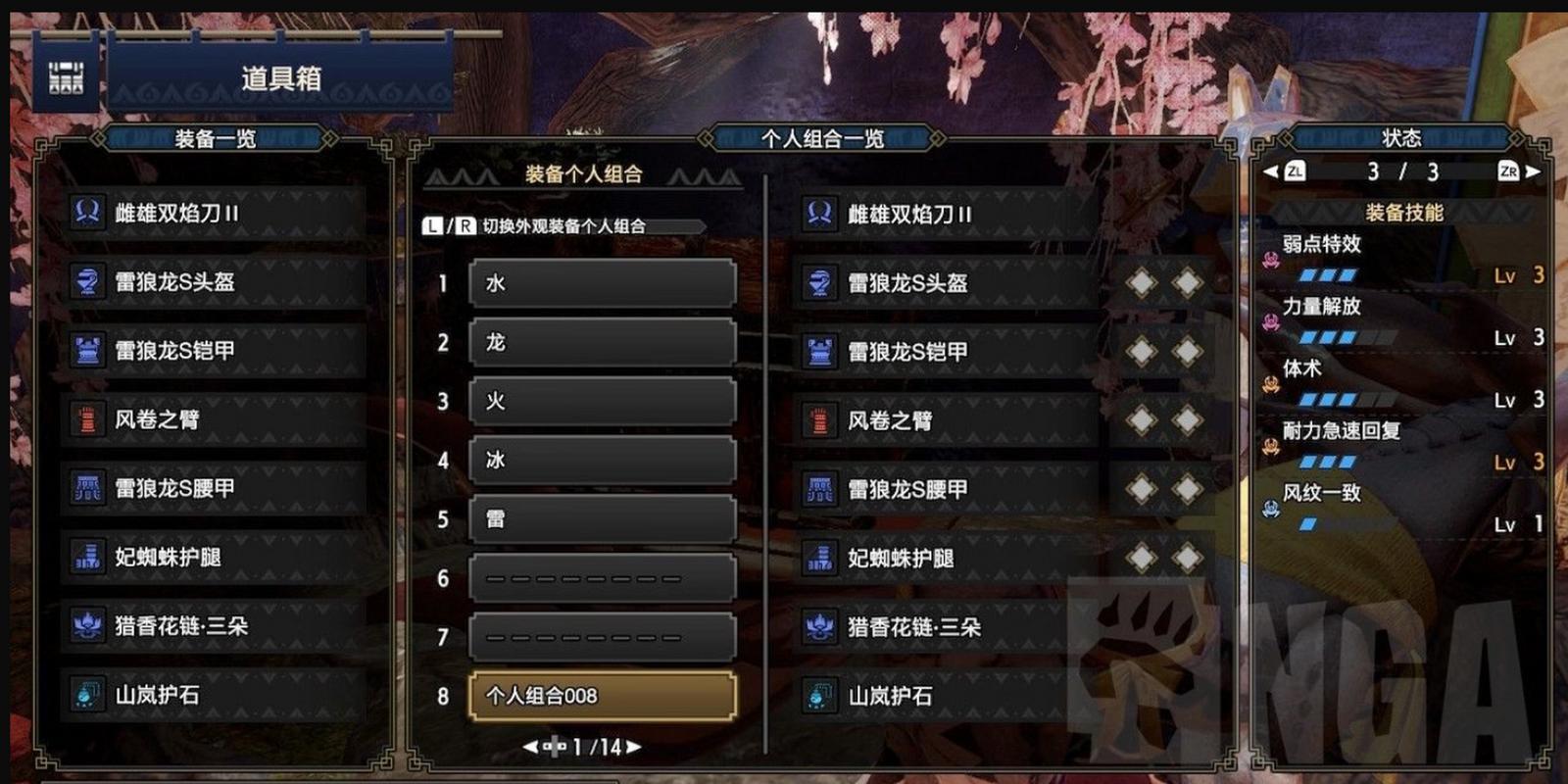
Task: Select the 雌雄双焰刀II weapon icon
Action: point(88,211)
